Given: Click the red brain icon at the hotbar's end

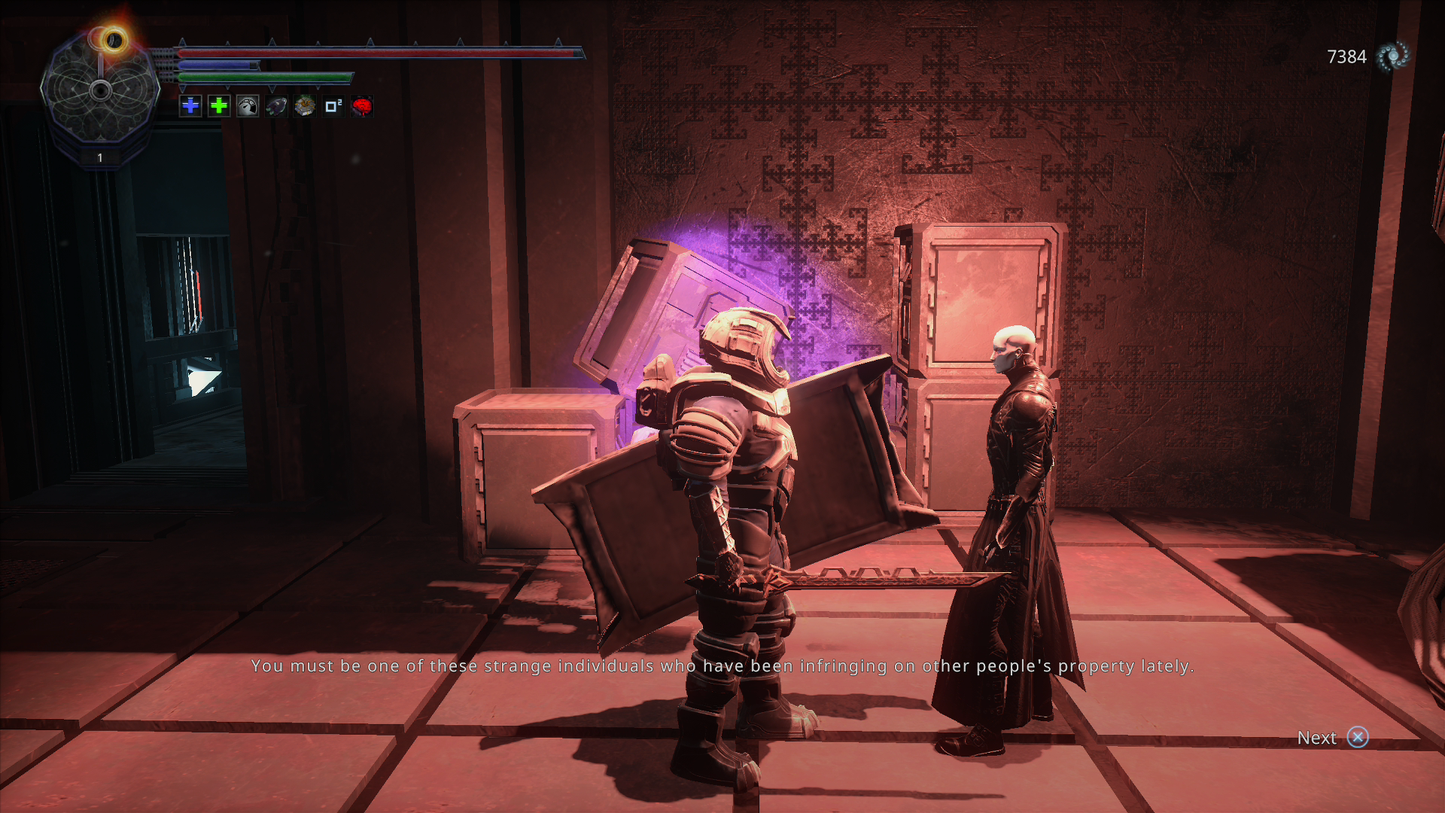Looking at the screenshot, I should [x=361, y=106].
